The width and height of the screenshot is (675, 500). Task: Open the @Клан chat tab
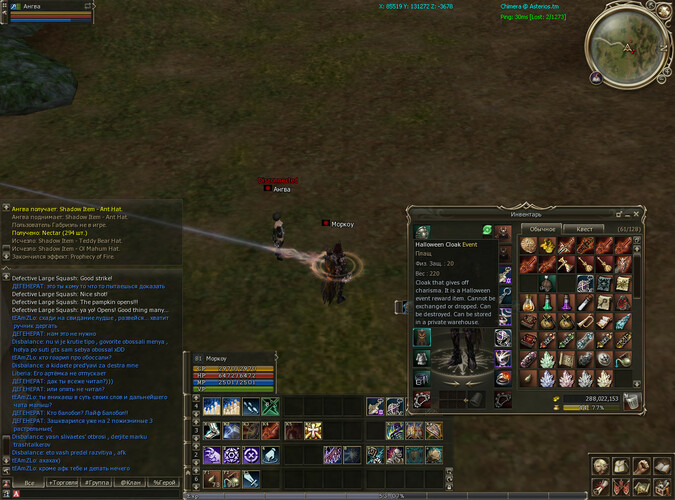[x=131, y=482]
